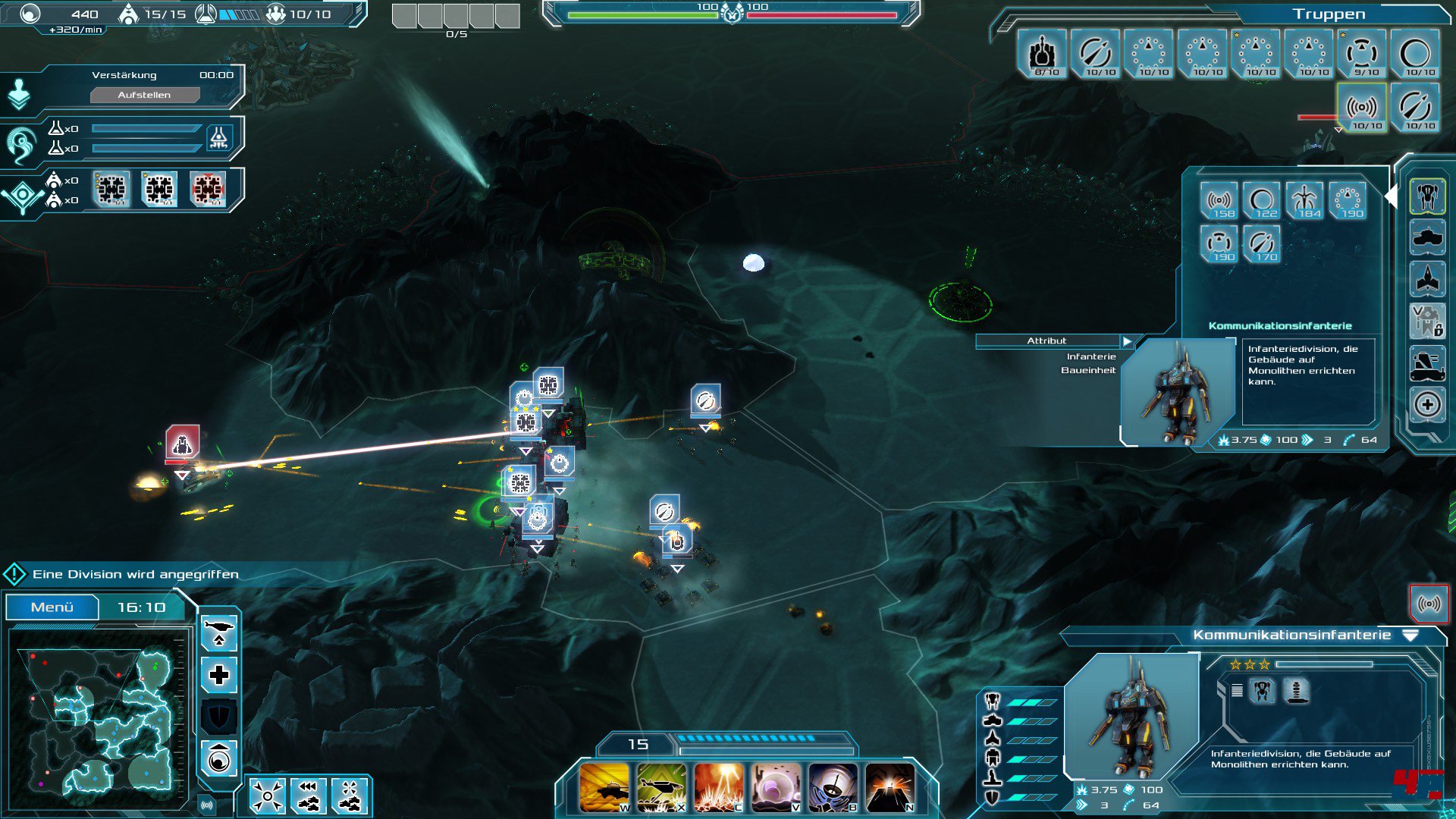Trigger the orbital strike ability (C)
This screenshot has width=1456, height=819.
coord(718,788)
